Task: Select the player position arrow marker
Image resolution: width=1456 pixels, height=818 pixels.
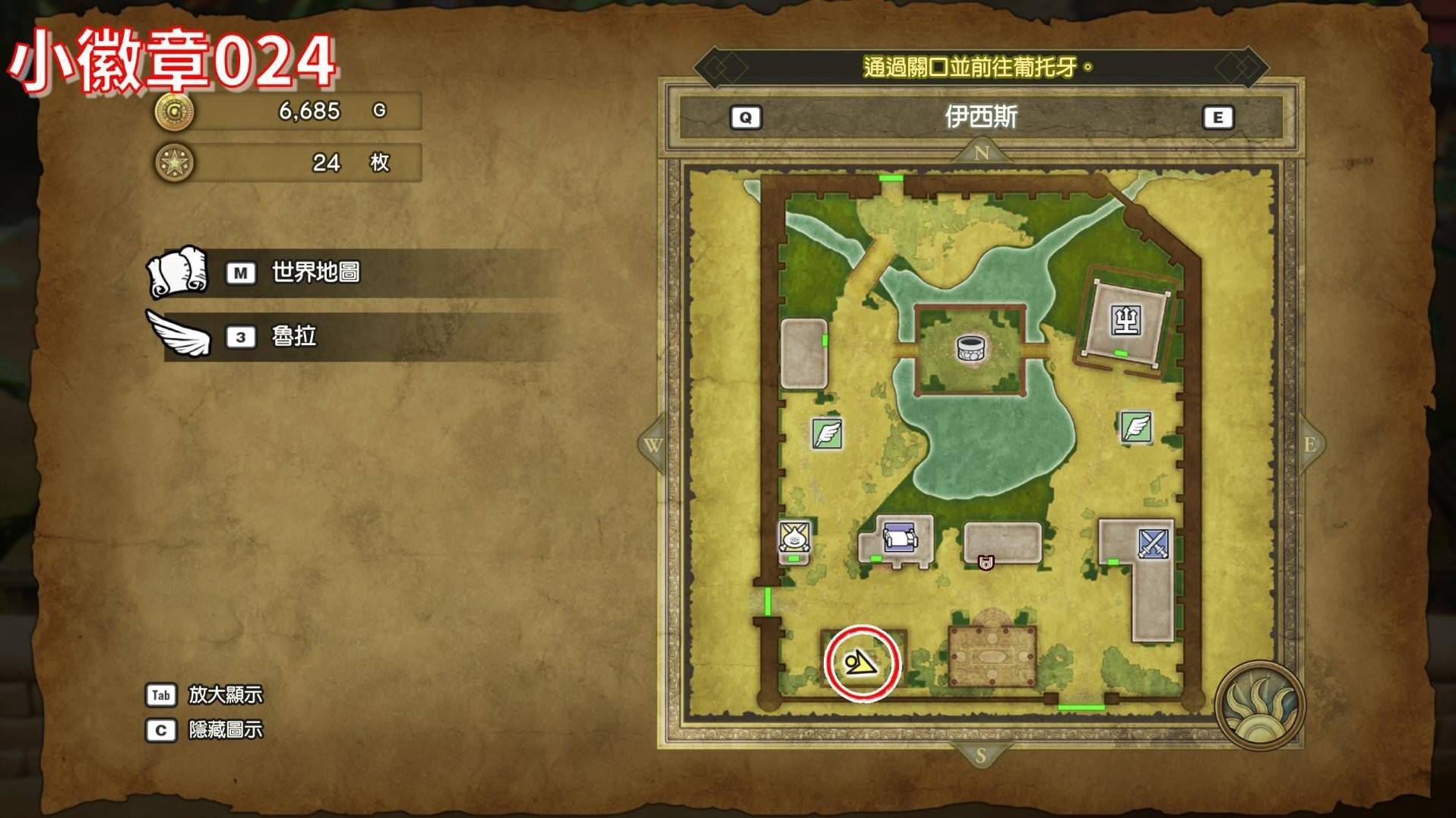Action: [x=861, y=664]
